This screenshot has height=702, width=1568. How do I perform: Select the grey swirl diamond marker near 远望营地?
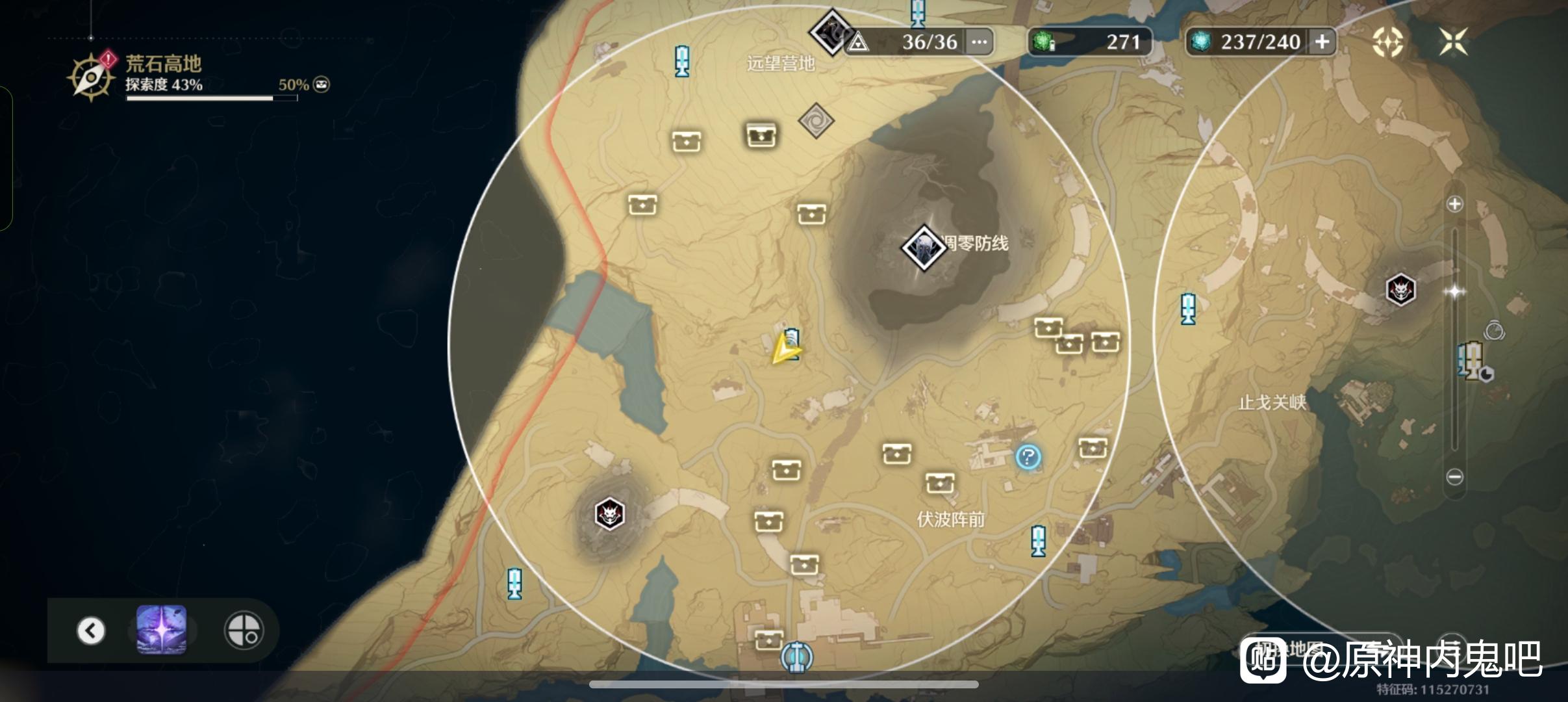pos(815,120)
